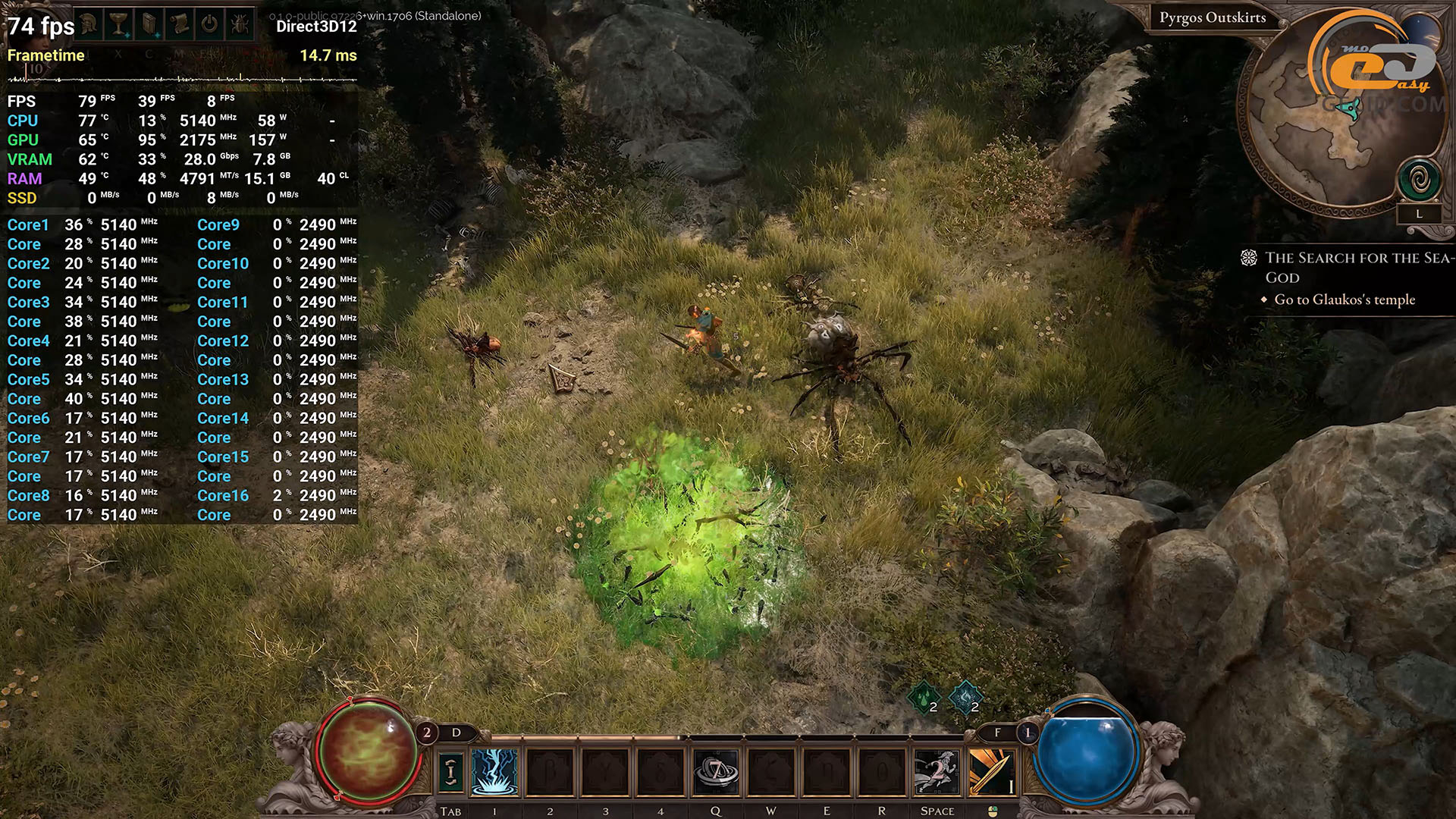Click the green droplet buff icon

(924, 697)
